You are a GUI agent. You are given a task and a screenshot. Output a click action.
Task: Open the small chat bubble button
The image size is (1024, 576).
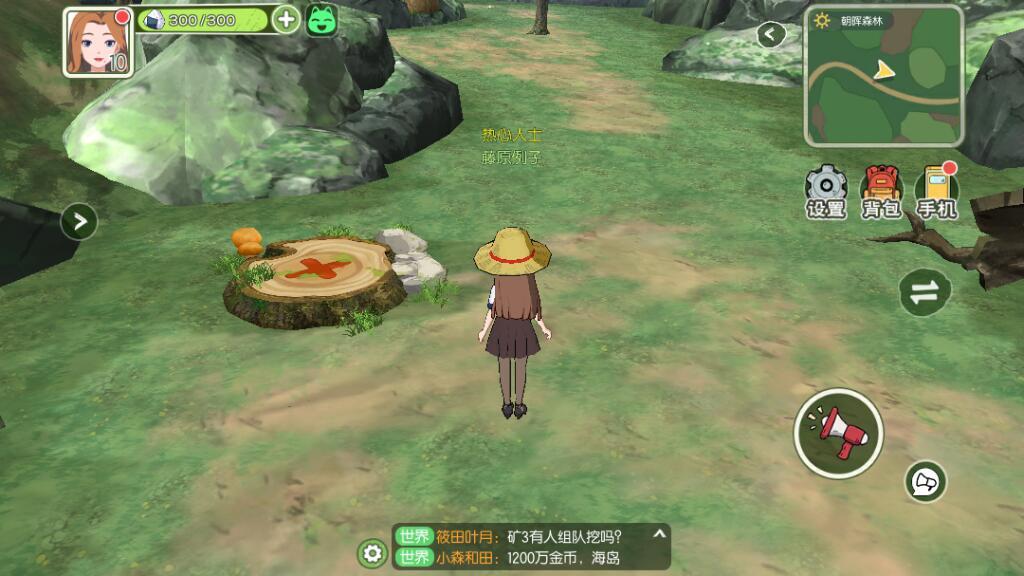925,482
